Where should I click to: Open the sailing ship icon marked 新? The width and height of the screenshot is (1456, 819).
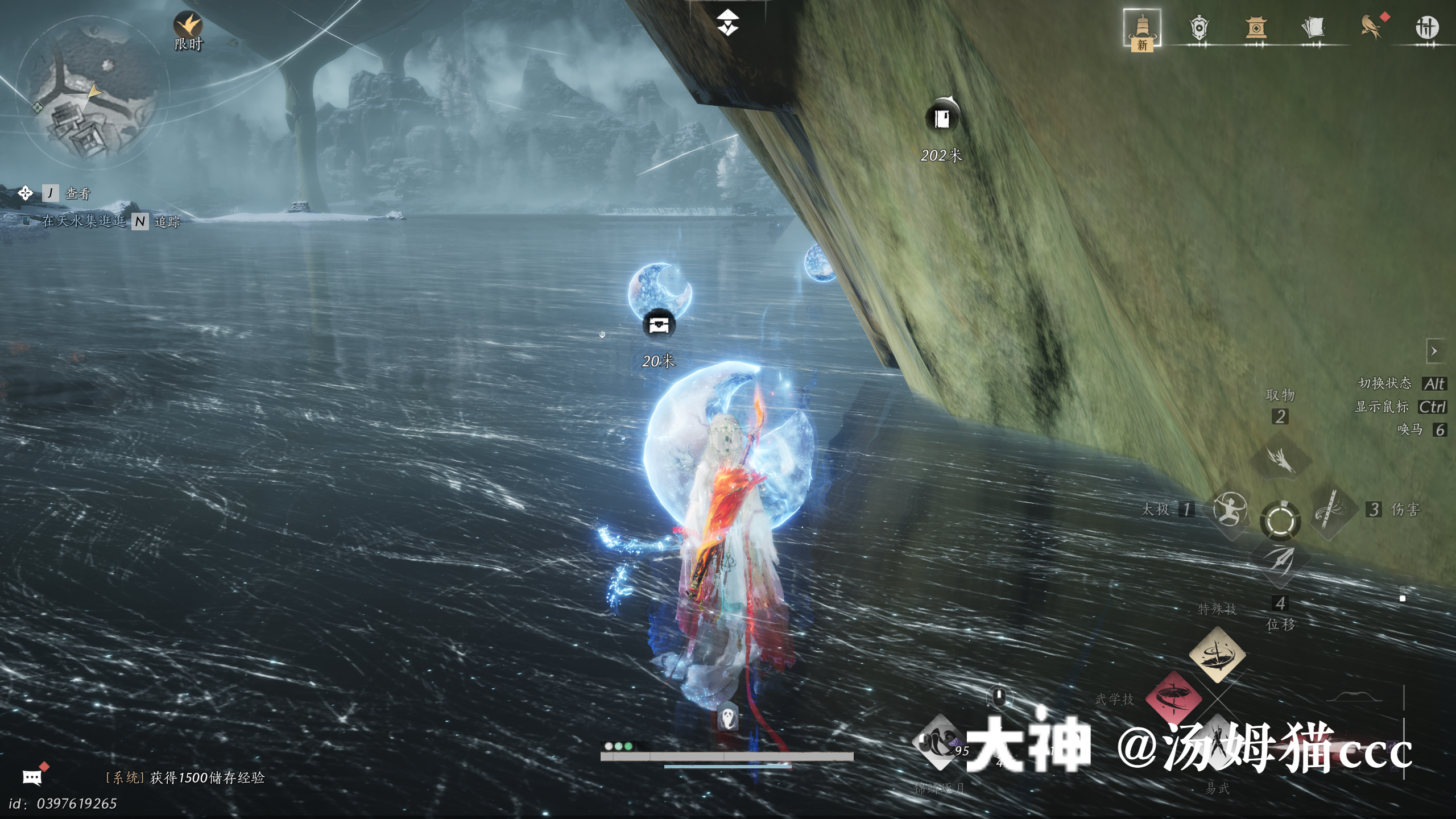click(1141, 28)
